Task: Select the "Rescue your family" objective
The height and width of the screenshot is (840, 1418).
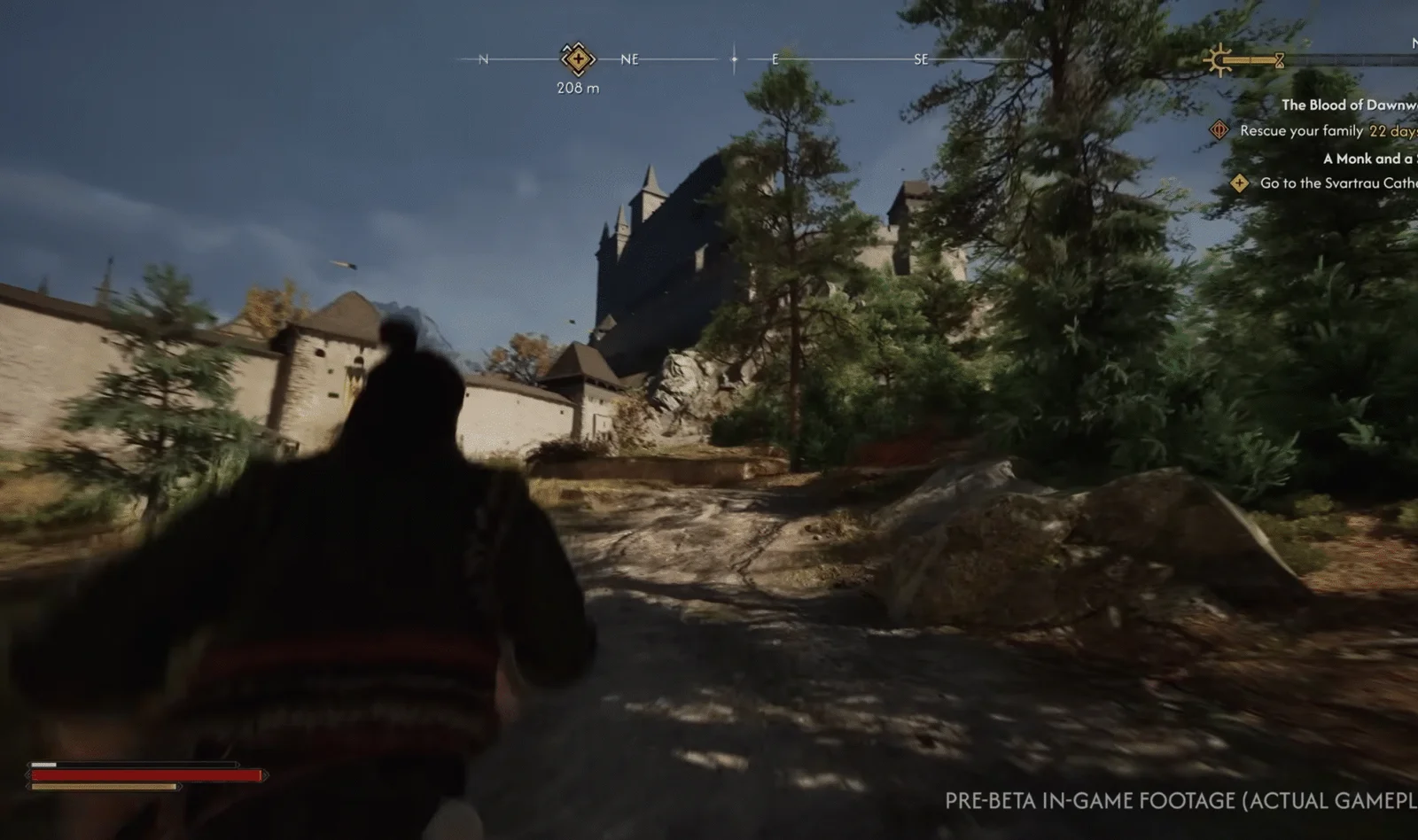Action: [1301, 130]
